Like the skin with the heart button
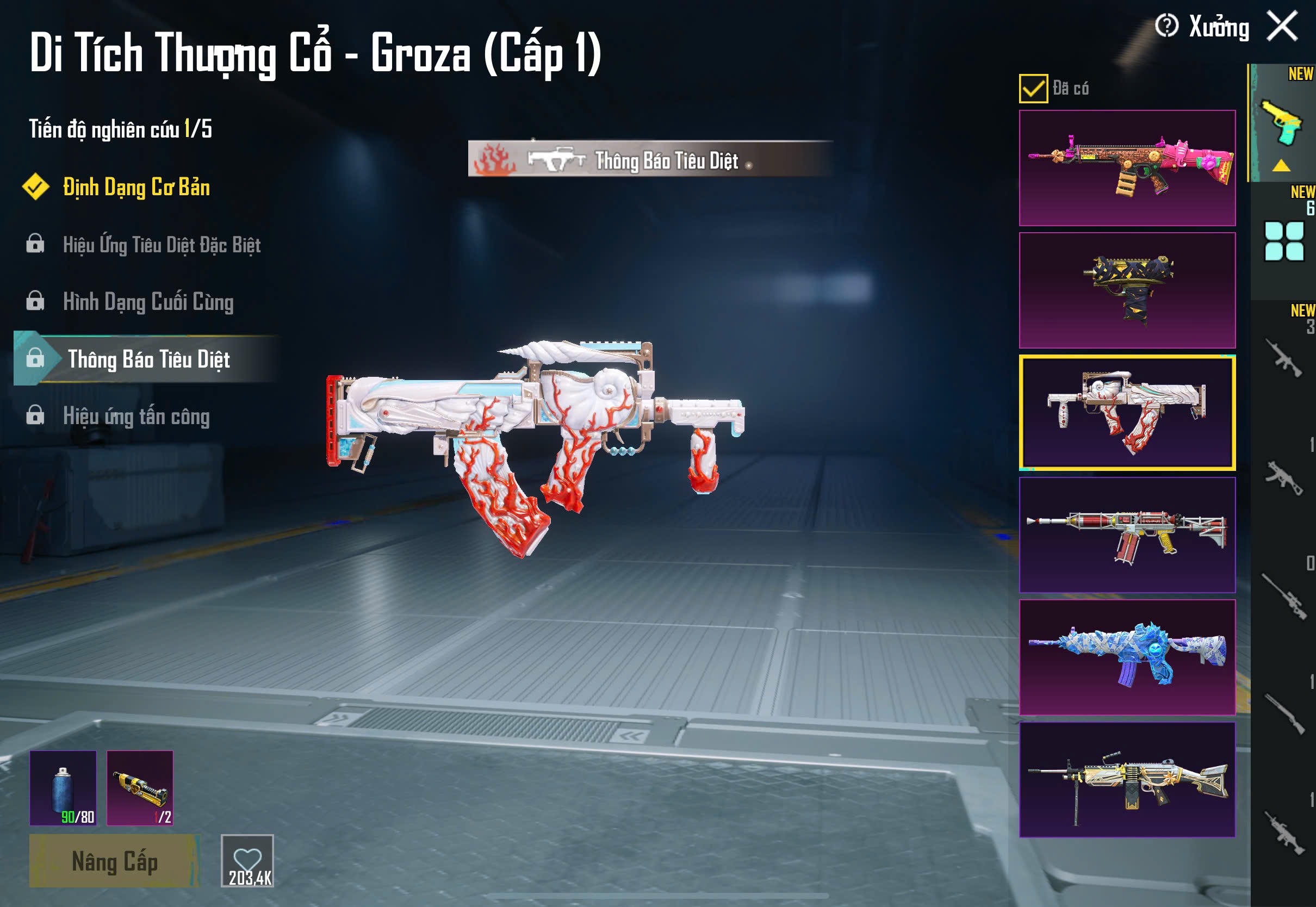Image resolution: width=1316 pixels, height=907 pixels. point(247,860)
